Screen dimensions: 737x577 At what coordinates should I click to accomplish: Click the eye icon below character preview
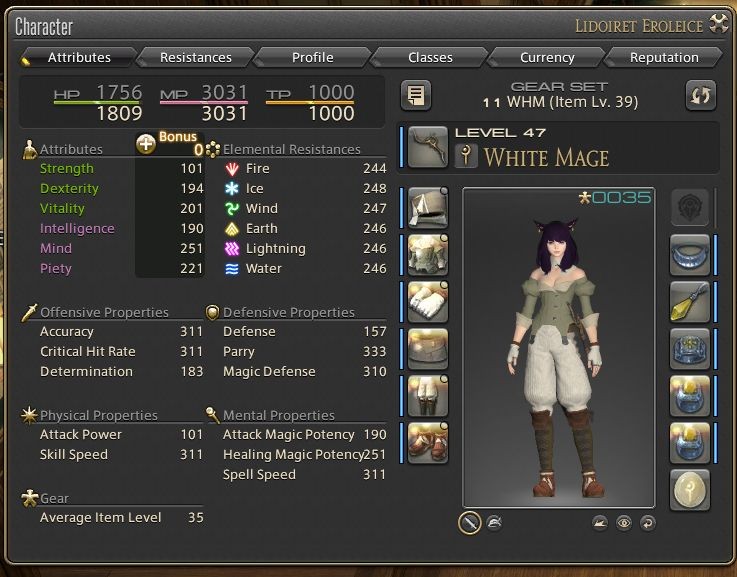point(624,522)
